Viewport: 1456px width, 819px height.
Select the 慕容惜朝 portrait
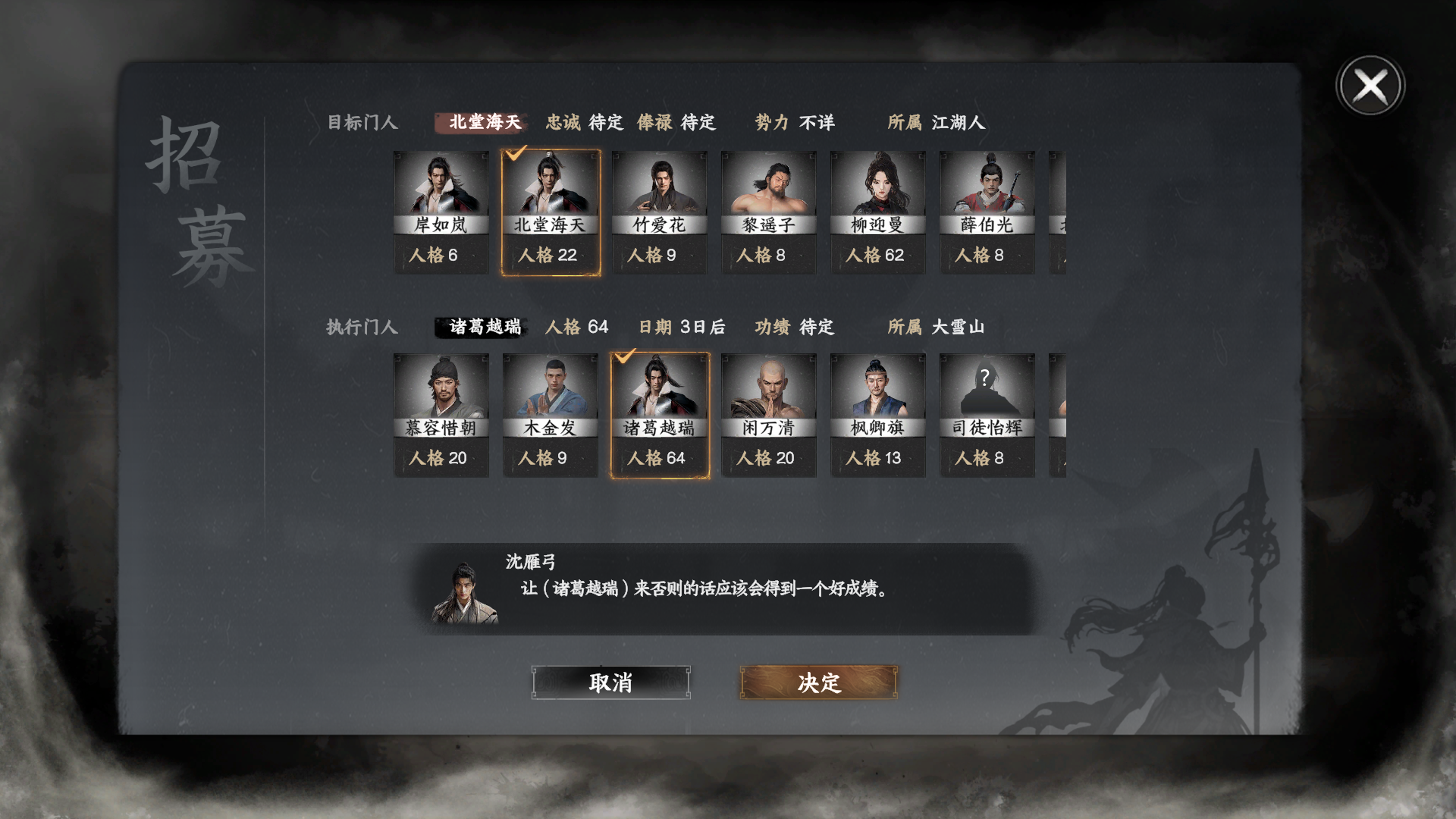pyautogui.click(x=441, y=388)
